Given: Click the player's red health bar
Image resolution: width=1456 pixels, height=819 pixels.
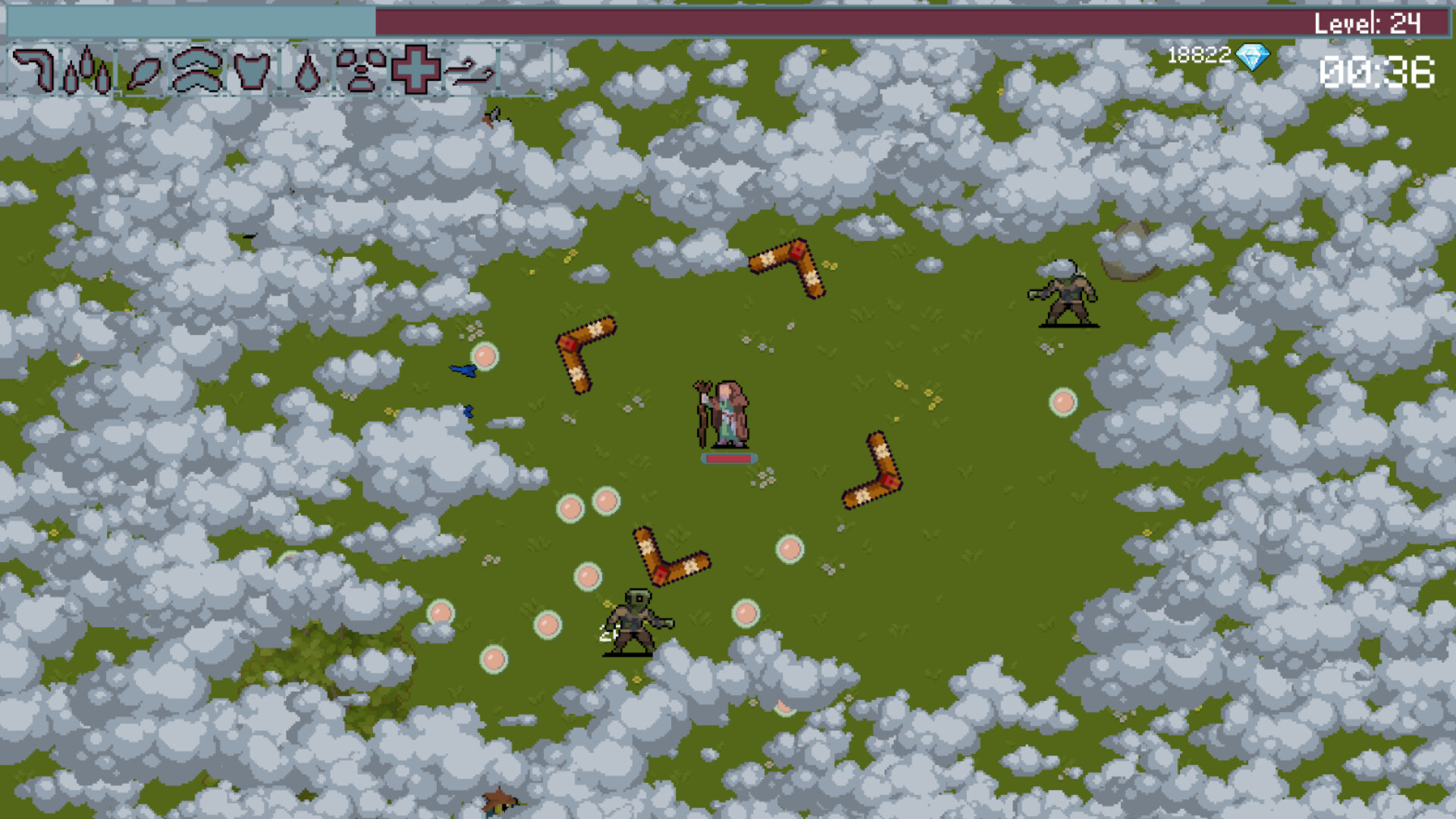Looking at the screenshot, I should (x=728, y=459).
